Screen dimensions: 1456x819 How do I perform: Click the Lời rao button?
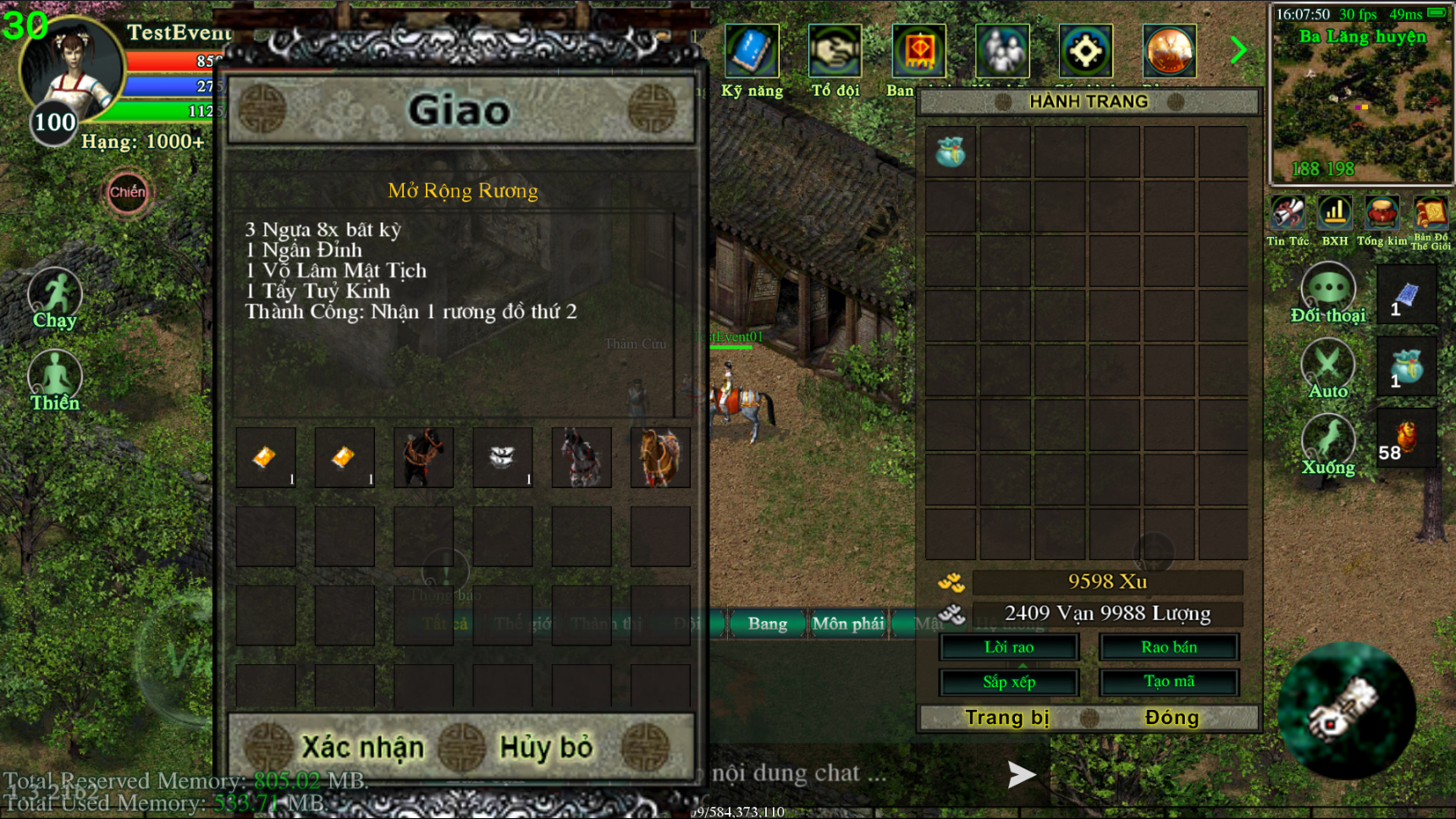click(1009, 647)
